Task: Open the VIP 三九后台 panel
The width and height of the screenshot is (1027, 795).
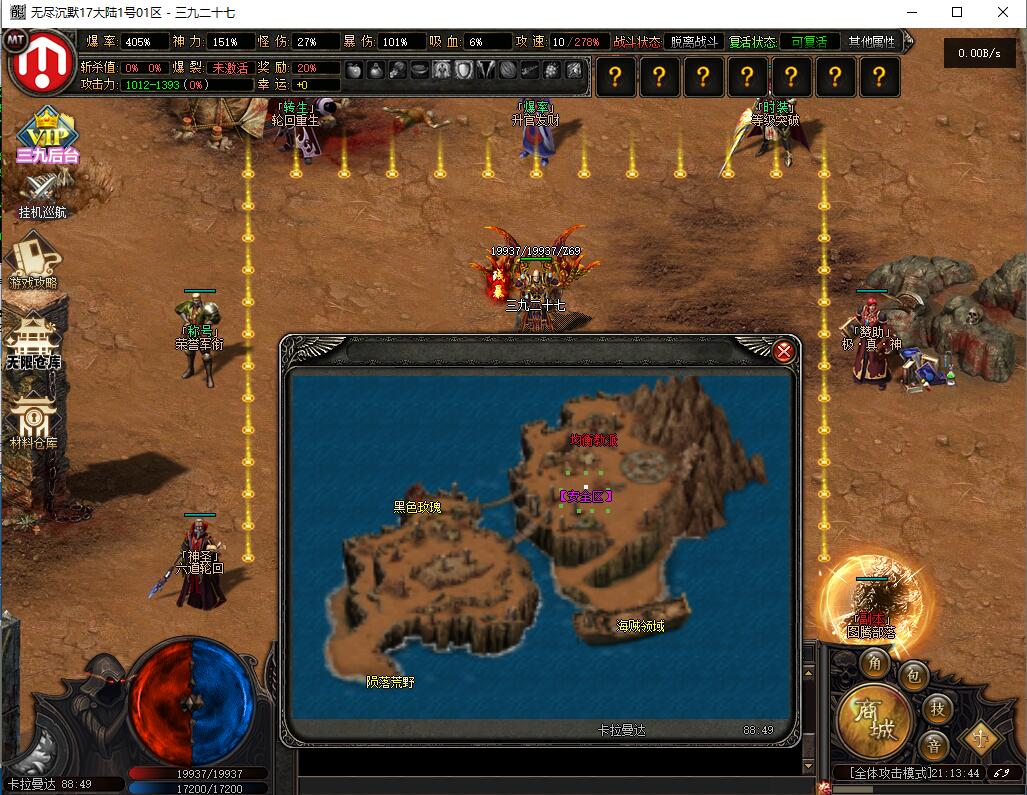Action: click(x=46, y=136)
